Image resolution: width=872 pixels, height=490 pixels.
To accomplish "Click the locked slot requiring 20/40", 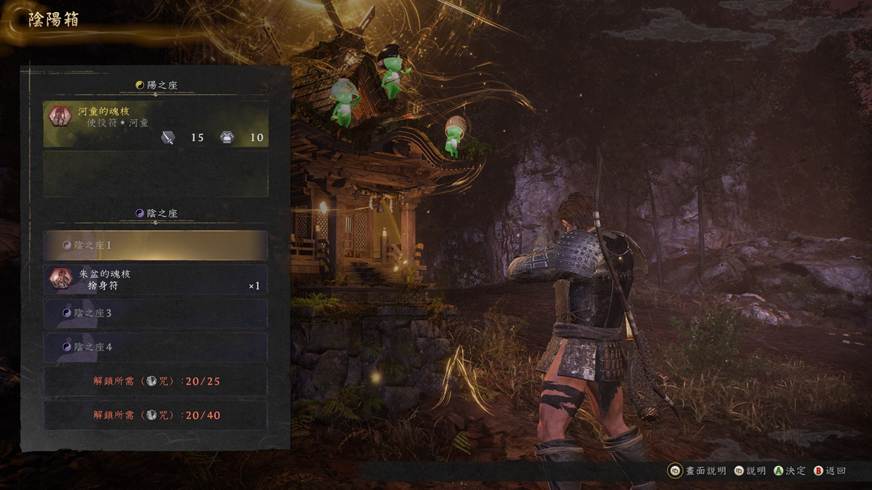I will (155, 414).
